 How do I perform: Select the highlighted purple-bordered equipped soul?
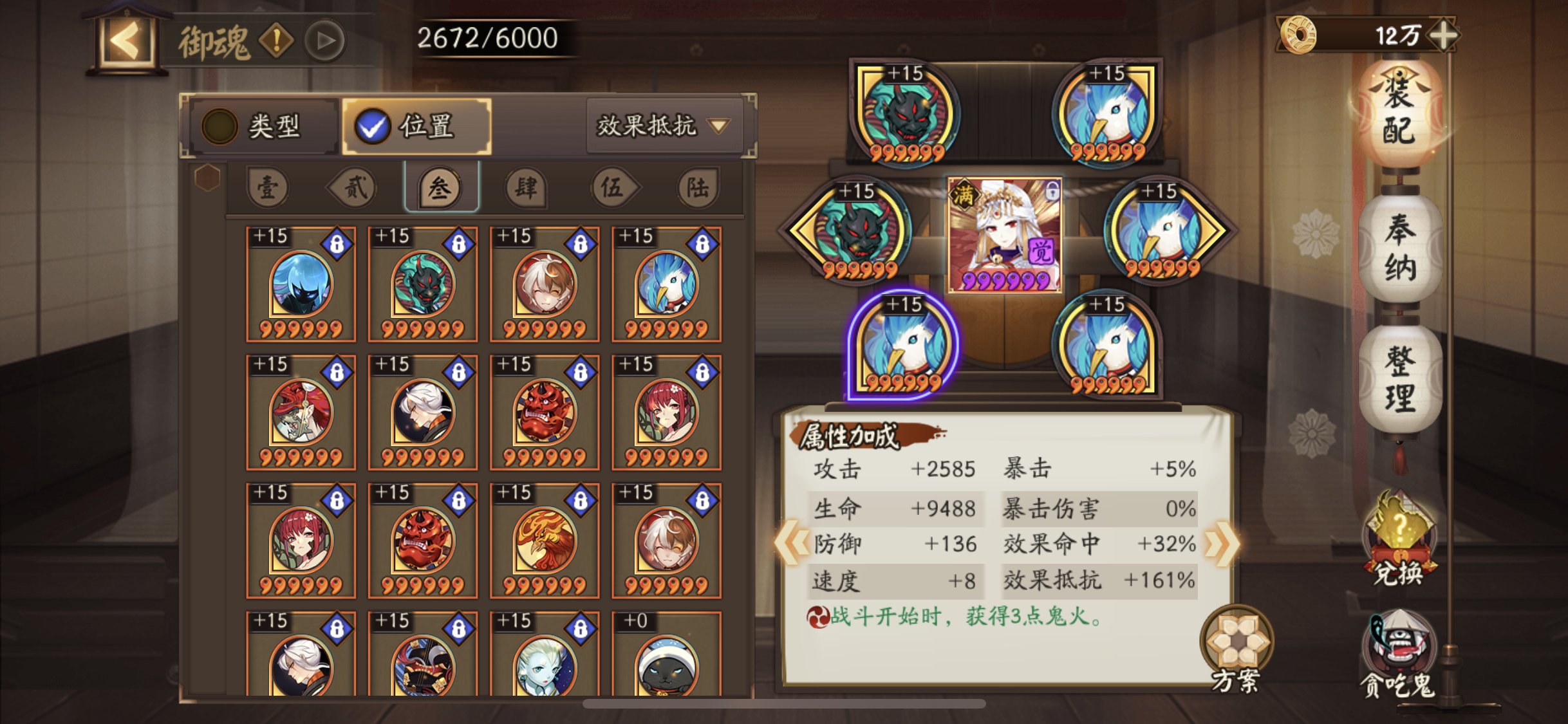pyautogui.click(x=902, y=346)
